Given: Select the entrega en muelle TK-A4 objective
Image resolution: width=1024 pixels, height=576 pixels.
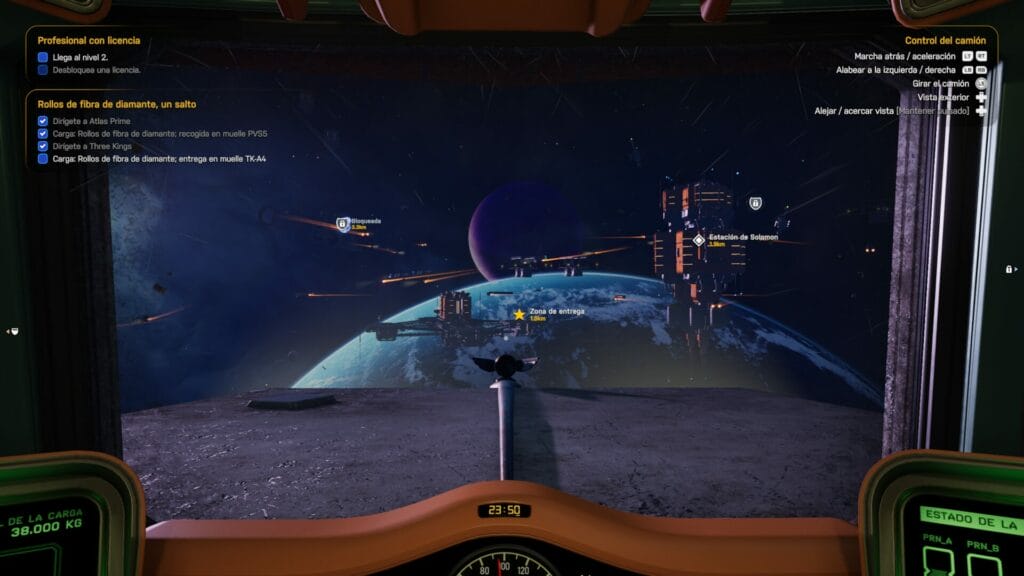Looking at the screenshot, I should pos(159,158).
